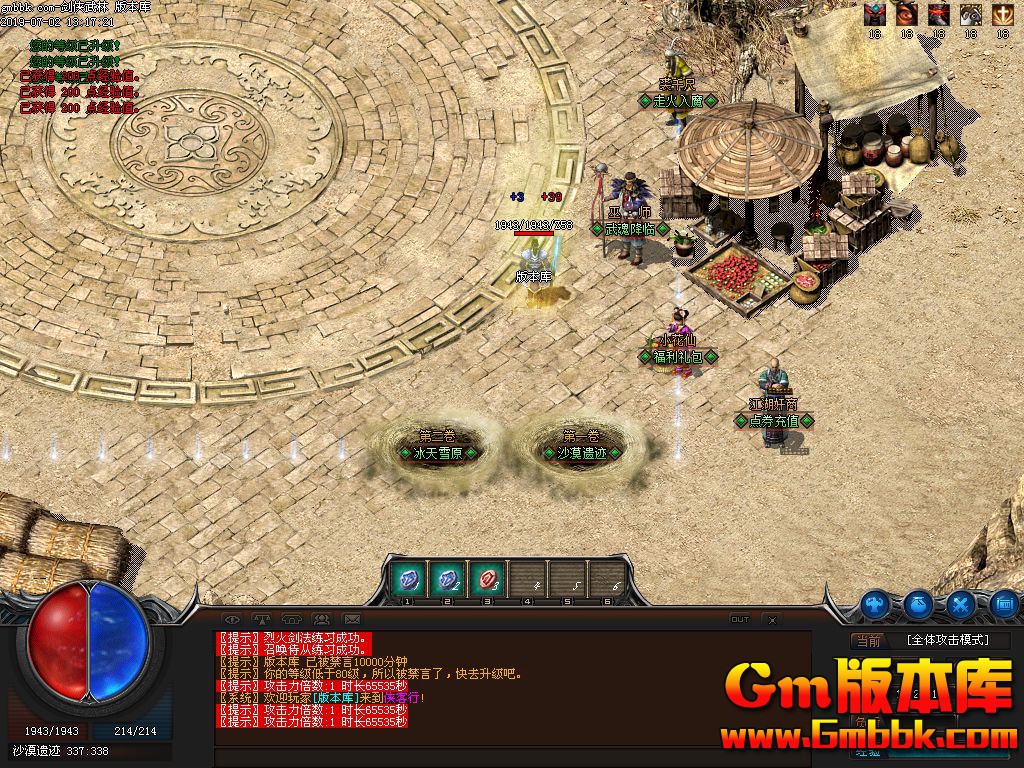This screenshot has height=768, width=1024.
Task: Open the mail envelope icon
Action: [x=351, y=620]
